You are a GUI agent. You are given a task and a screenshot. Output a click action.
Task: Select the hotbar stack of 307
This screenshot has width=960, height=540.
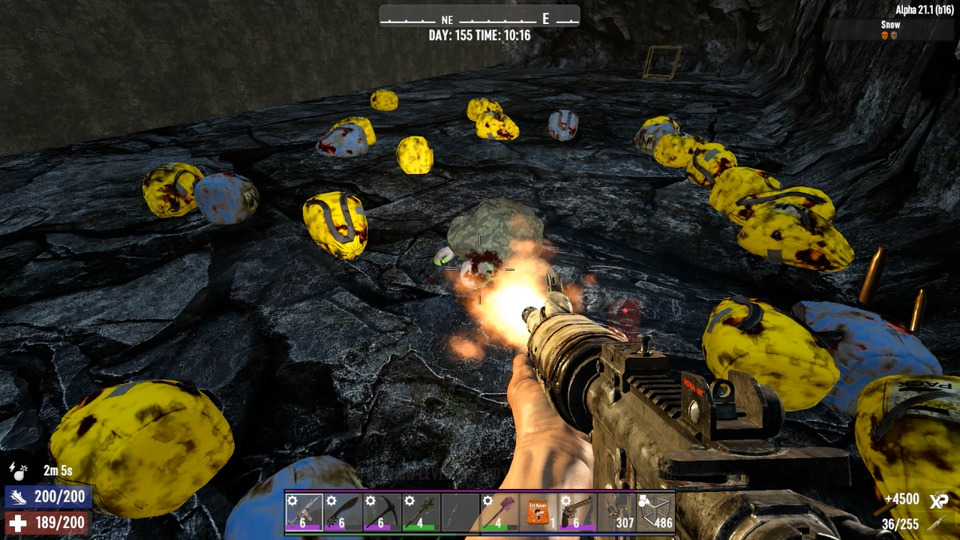click(616, 512)
